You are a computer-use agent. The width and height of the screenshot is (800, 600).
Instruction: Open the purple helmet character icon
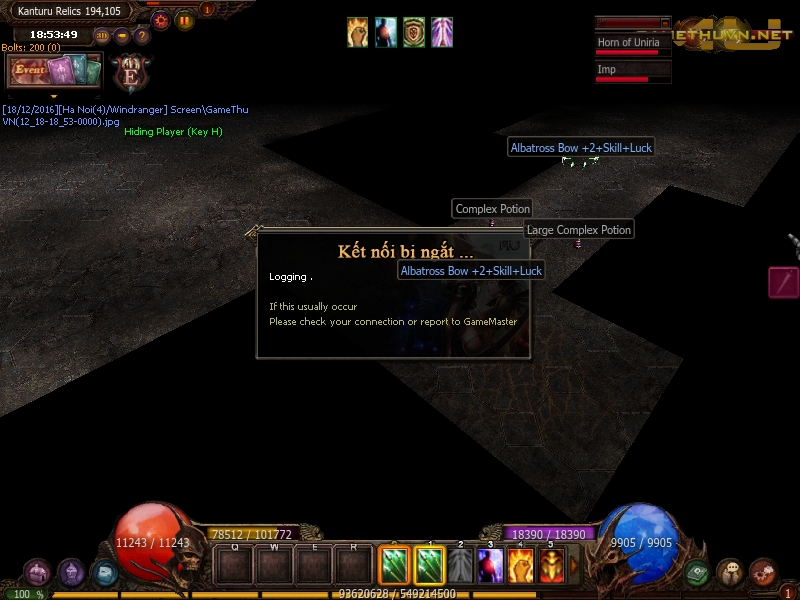71,573
